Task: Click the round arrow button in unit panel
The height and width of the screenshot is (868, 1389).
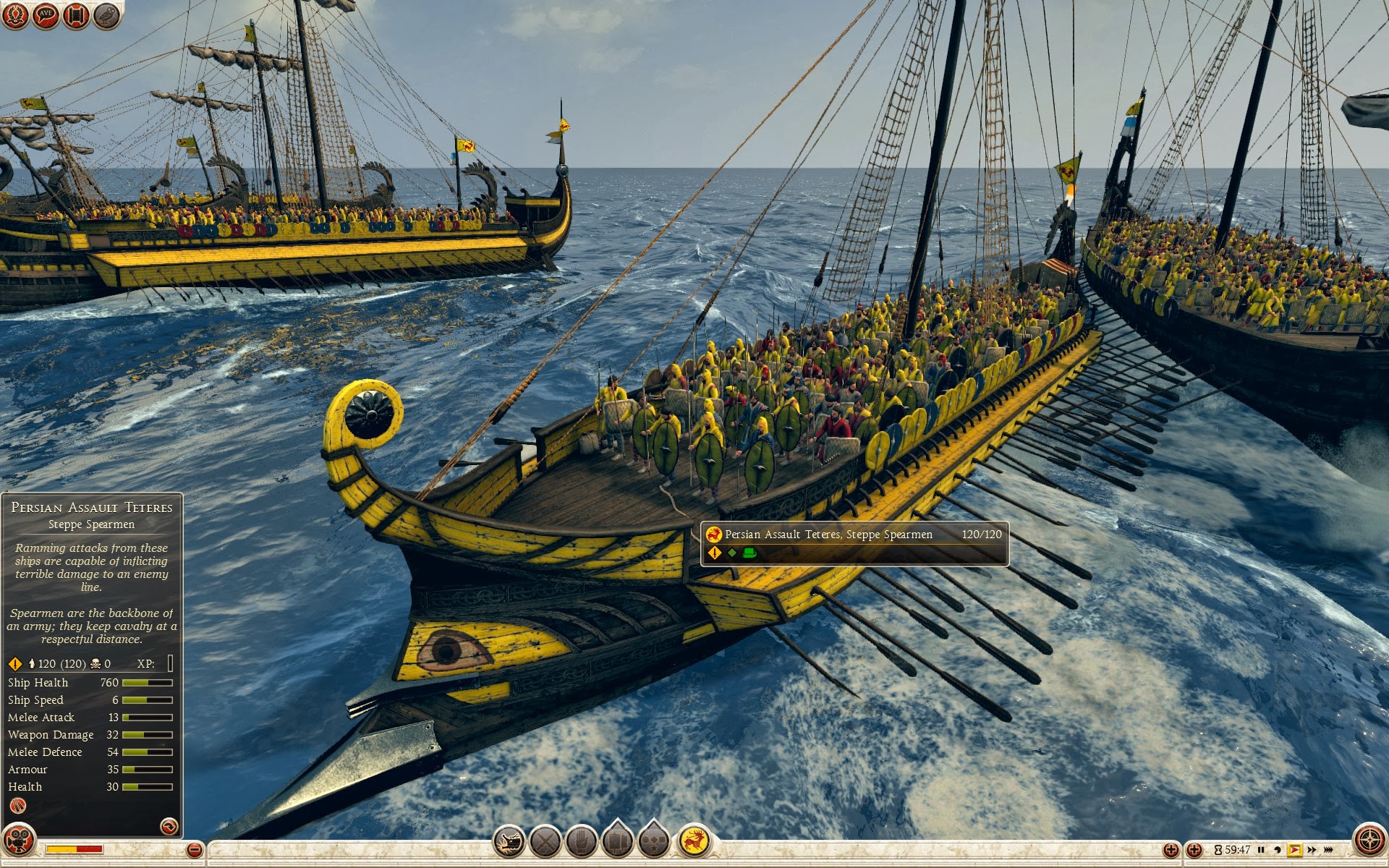Action: point(169,826)
